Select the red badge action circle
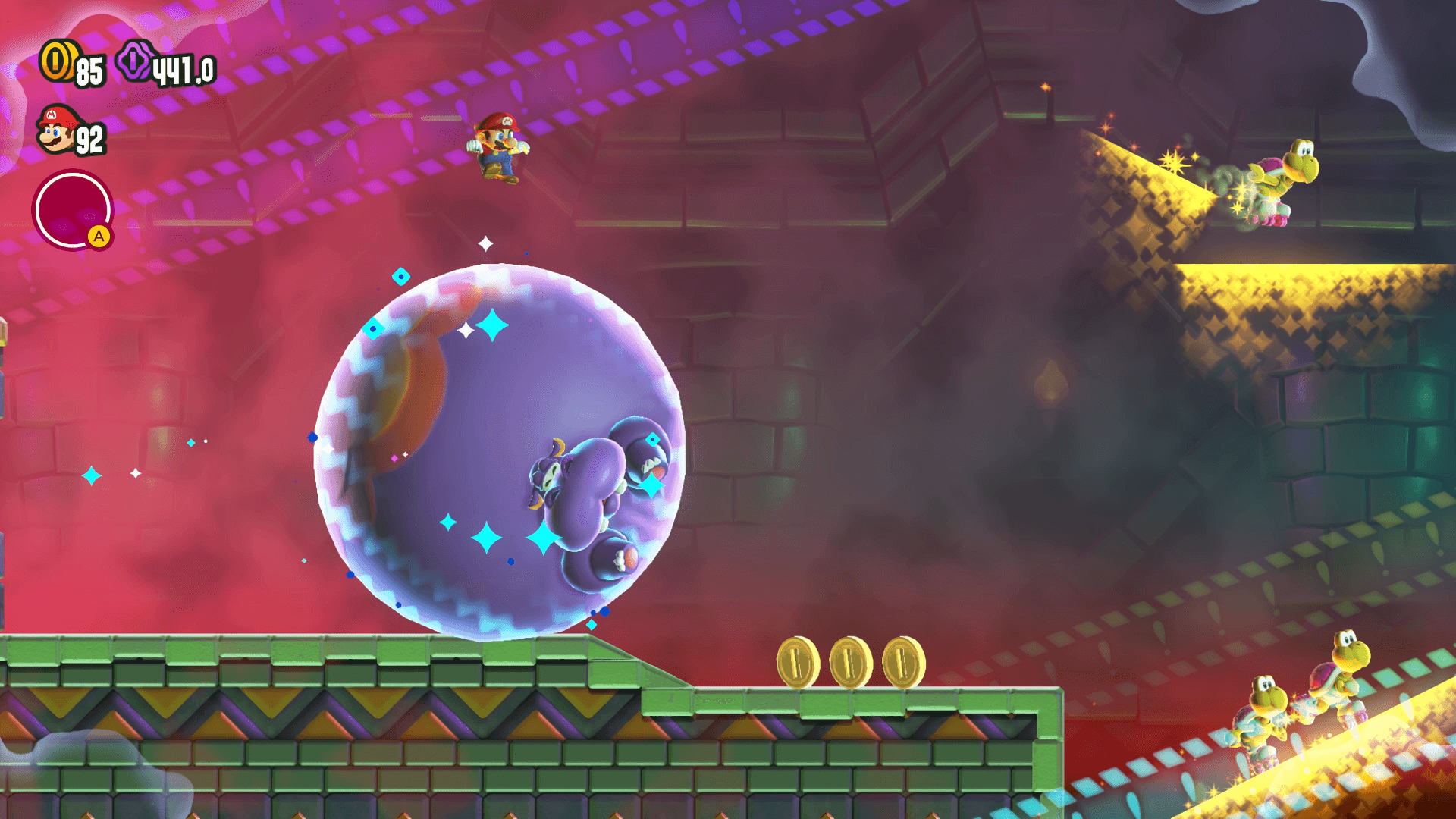The width and height of the screenshot is (1456, 819). [72, 209]
